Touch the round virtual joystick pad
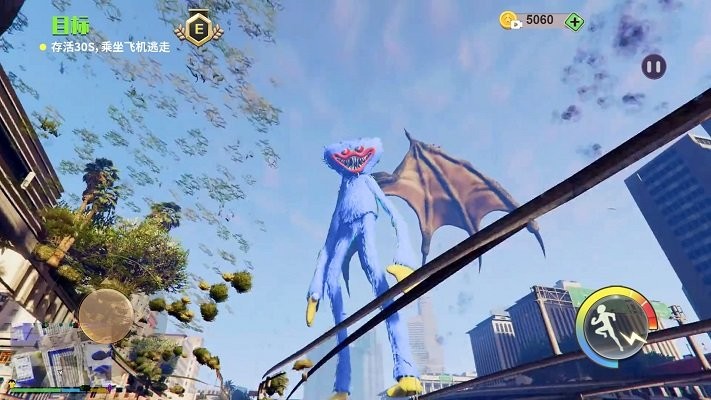Image resolution: width=711 pixels, height=400 pixels. 106,315
